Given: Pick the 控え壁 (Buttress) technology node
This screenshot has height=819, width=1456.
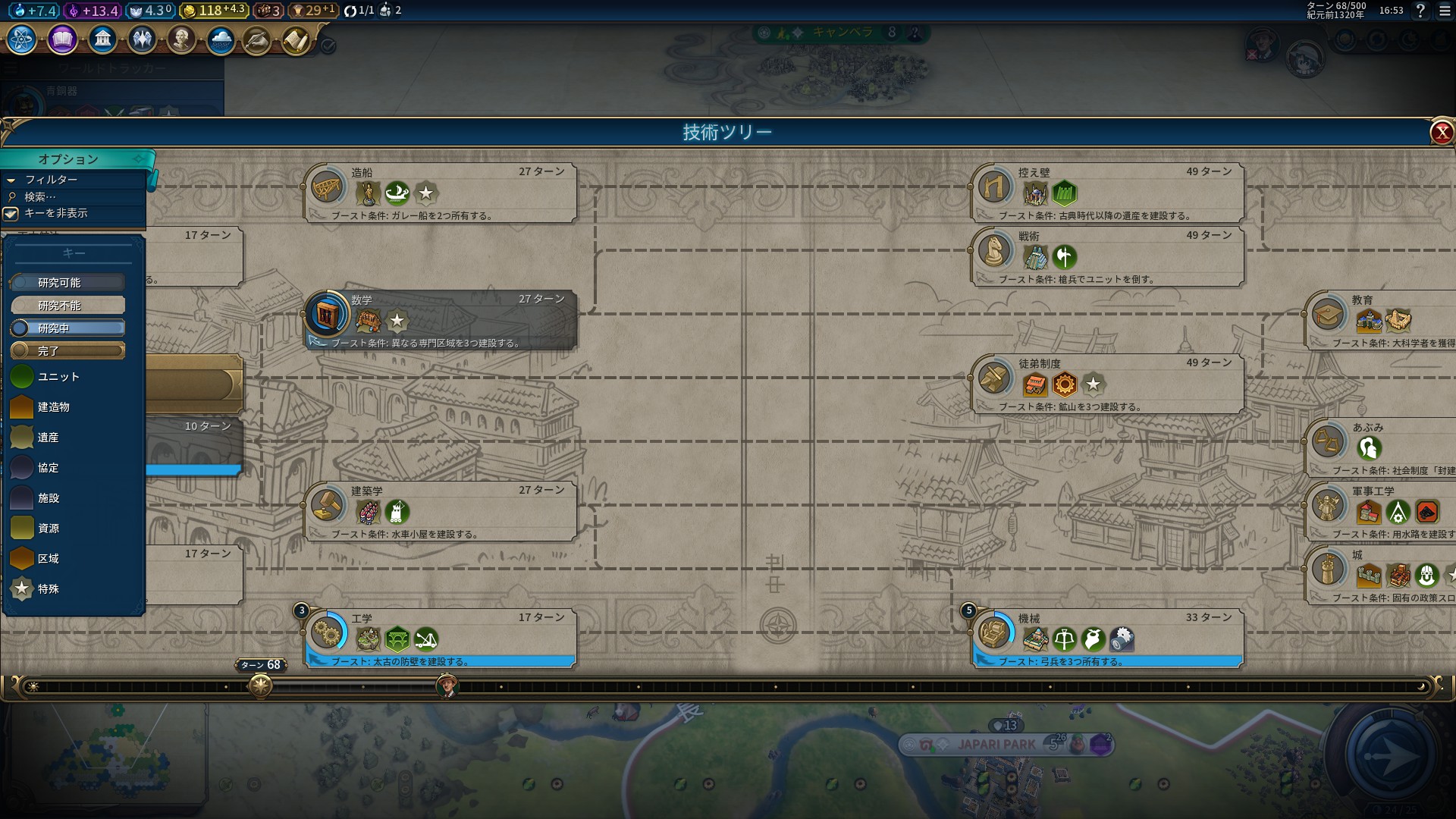Looking at the screenshot, I should [x=1107, y=193].
